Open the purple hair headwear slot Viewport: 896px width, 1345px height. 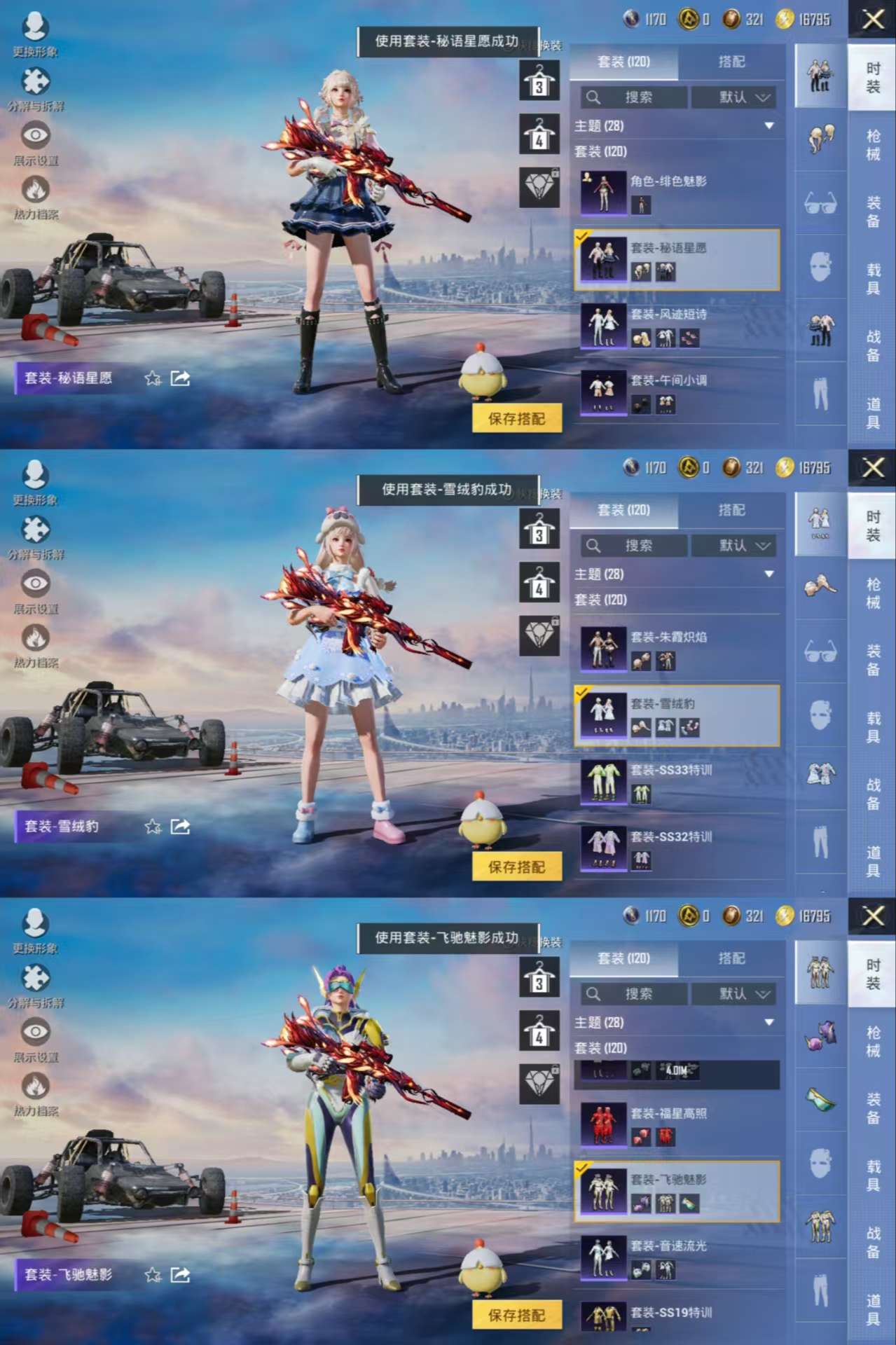(820, 1034)
